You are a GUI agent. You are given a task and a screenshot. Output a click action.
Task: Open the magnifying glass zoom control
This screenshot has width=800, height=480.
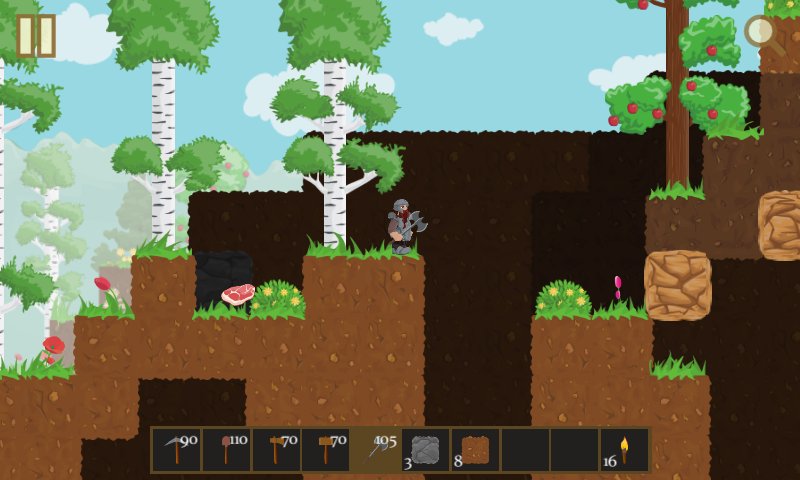[764, 34]
